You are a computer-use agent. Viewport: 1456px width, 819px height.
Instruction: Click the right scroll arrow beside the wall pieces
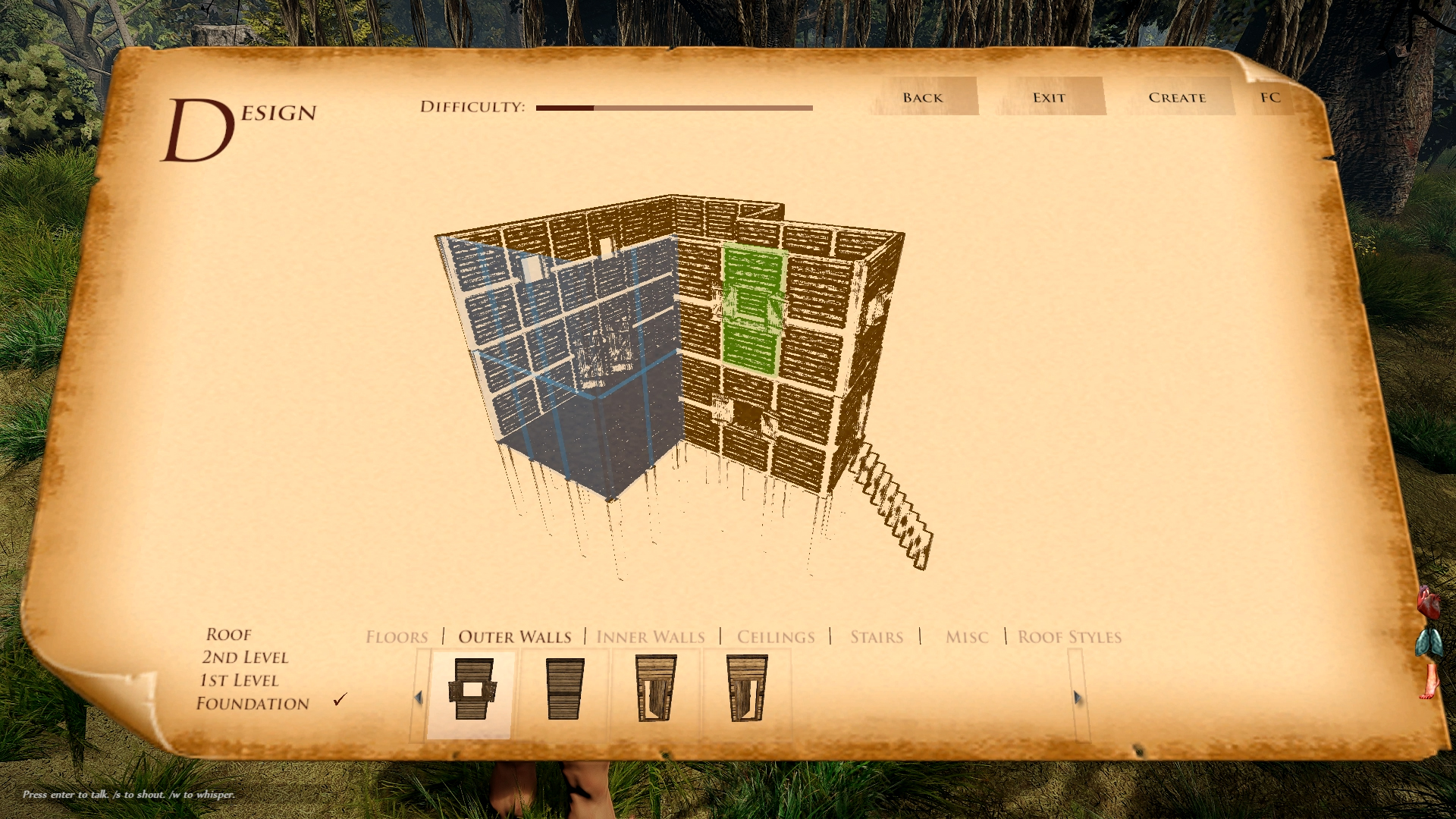(1077, 695)
